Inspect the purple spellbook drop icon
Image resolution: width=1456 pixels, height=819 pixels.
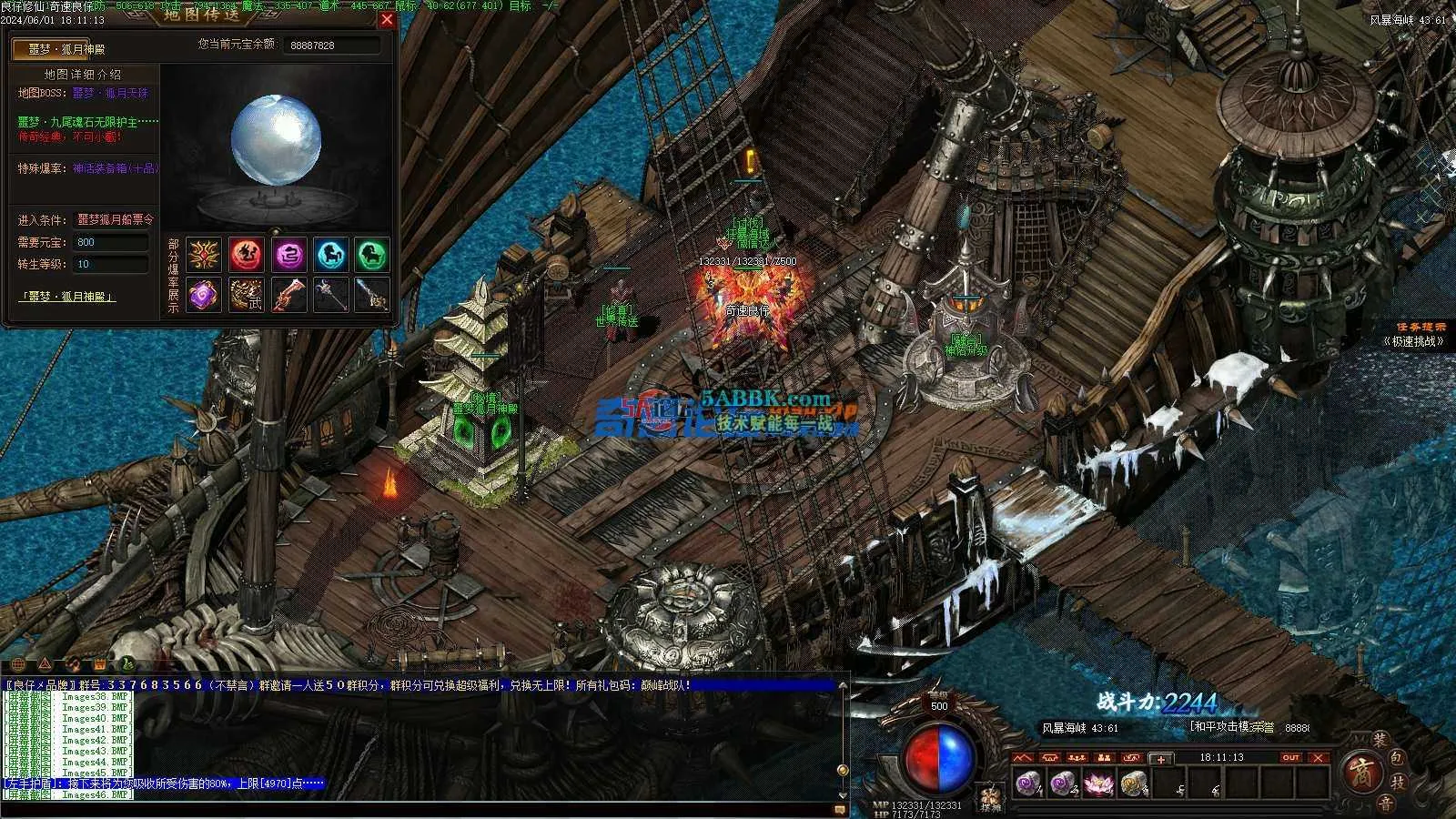204,295
